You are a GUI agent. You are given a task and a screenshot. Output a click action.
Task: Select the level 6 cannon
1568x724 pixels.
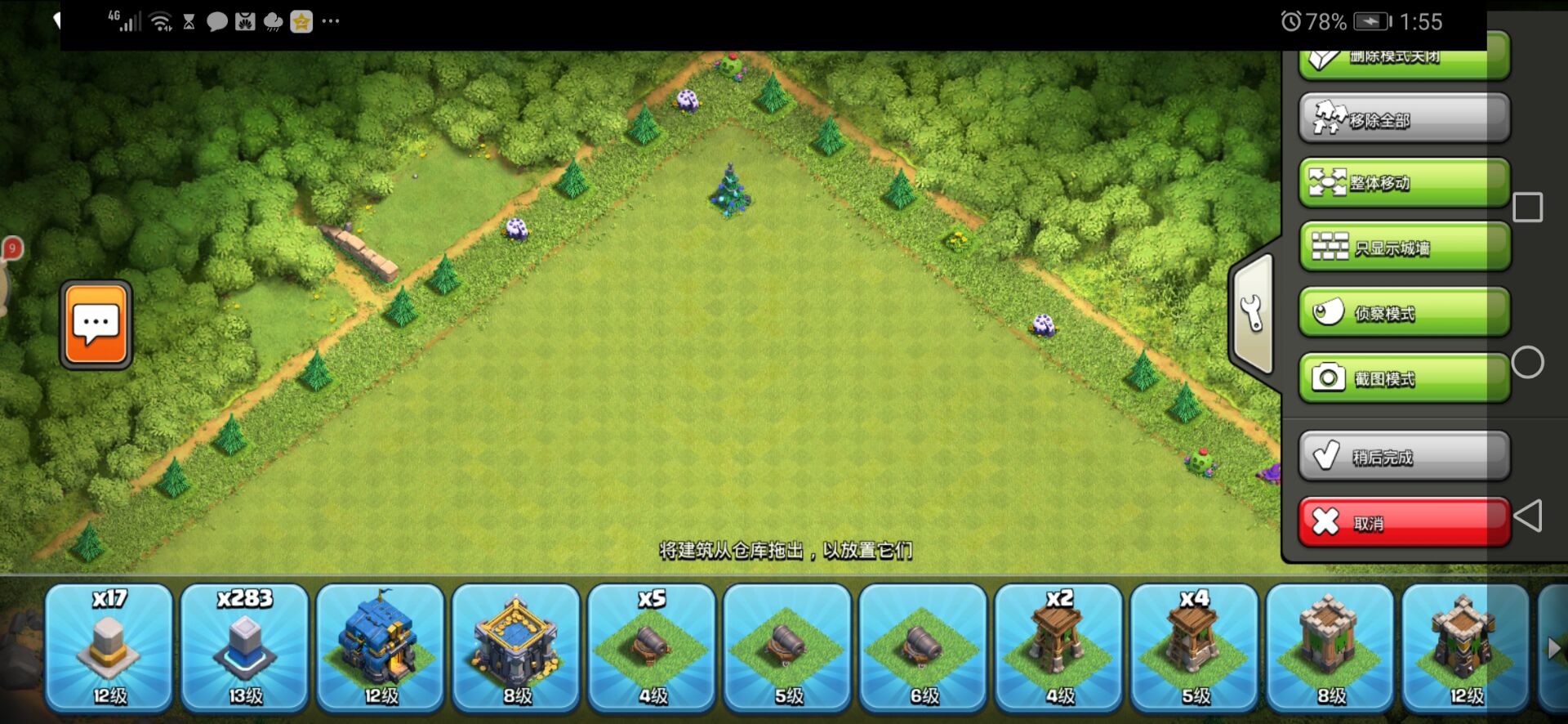pos(923,646)
